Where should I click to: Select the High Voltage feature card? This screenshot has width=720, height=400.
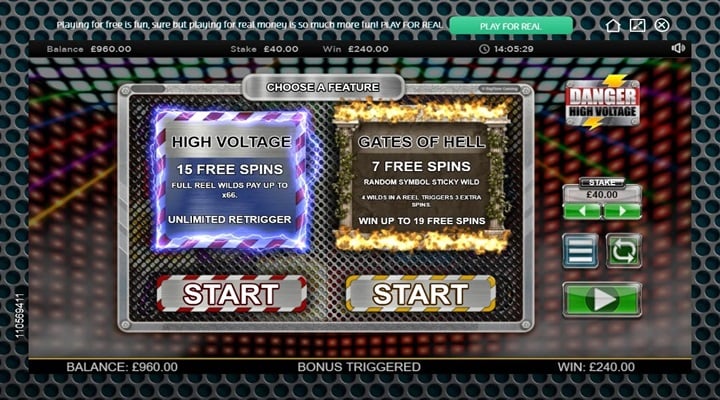[231, 180]
